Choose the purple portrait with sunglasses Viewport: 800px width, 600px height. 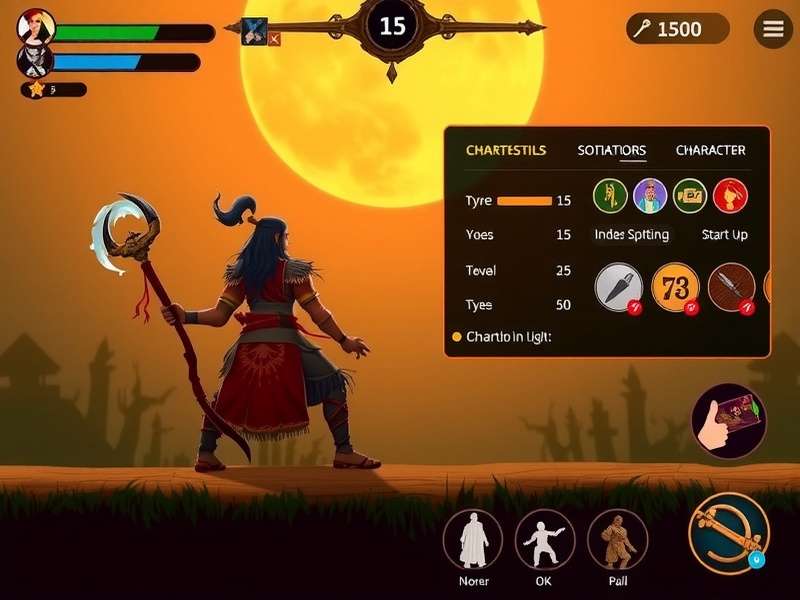pyautogui.click(x=650, y=195)
